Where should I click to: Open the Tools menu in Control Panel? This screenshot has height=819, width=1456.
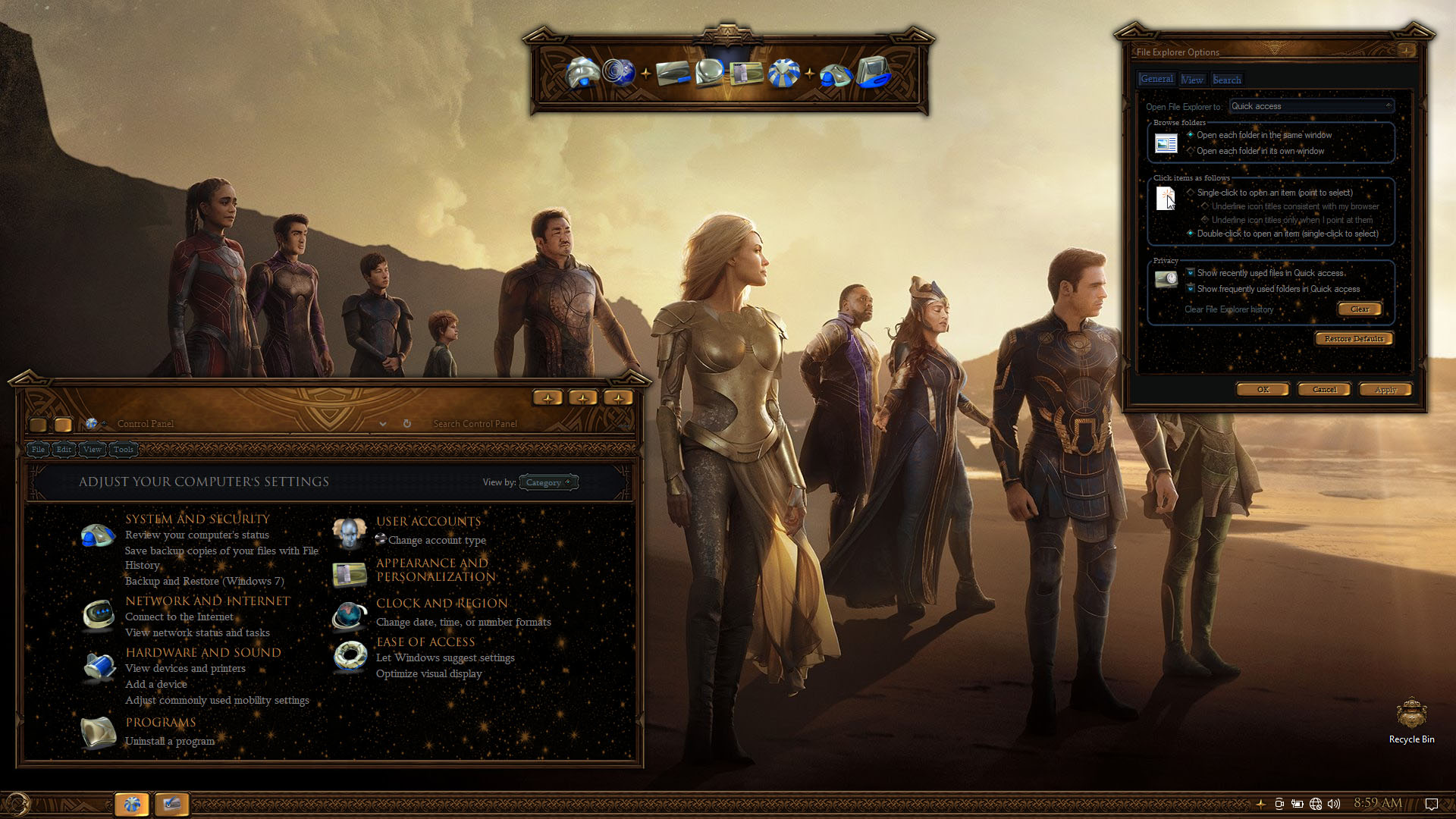[x=124, y=450]
